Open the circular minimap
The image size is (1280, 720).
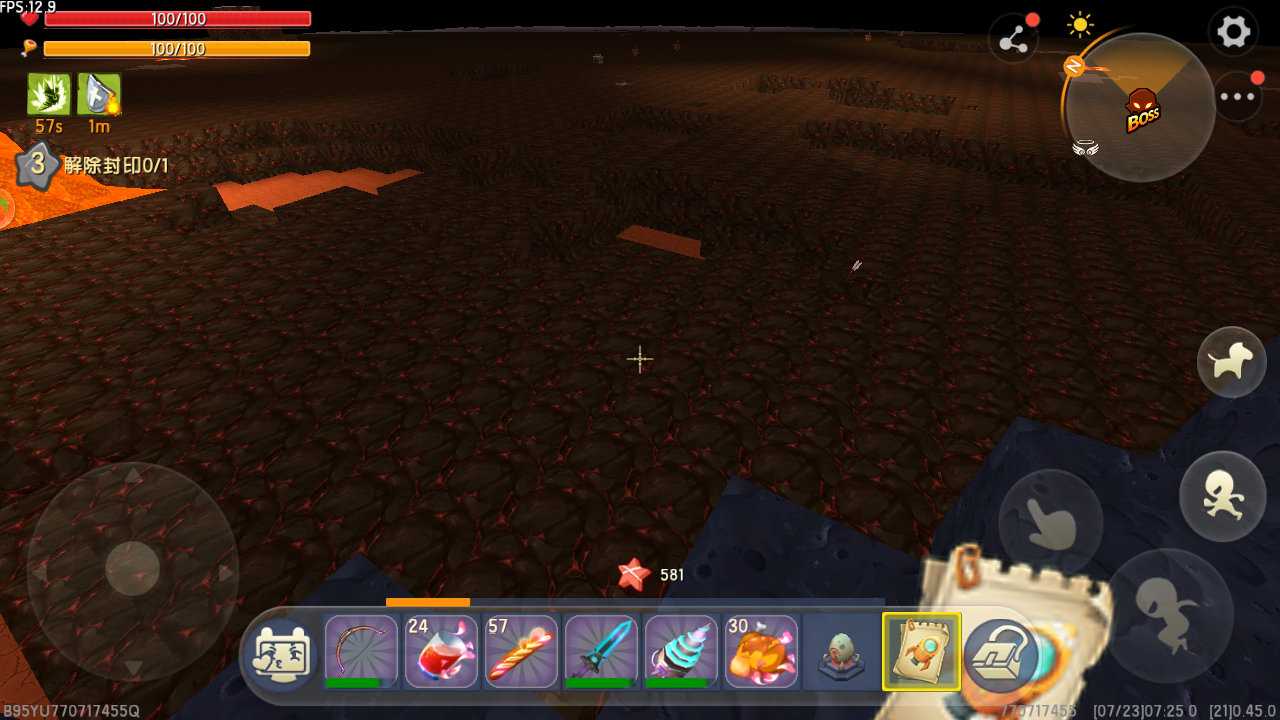tap(1140, 107)
